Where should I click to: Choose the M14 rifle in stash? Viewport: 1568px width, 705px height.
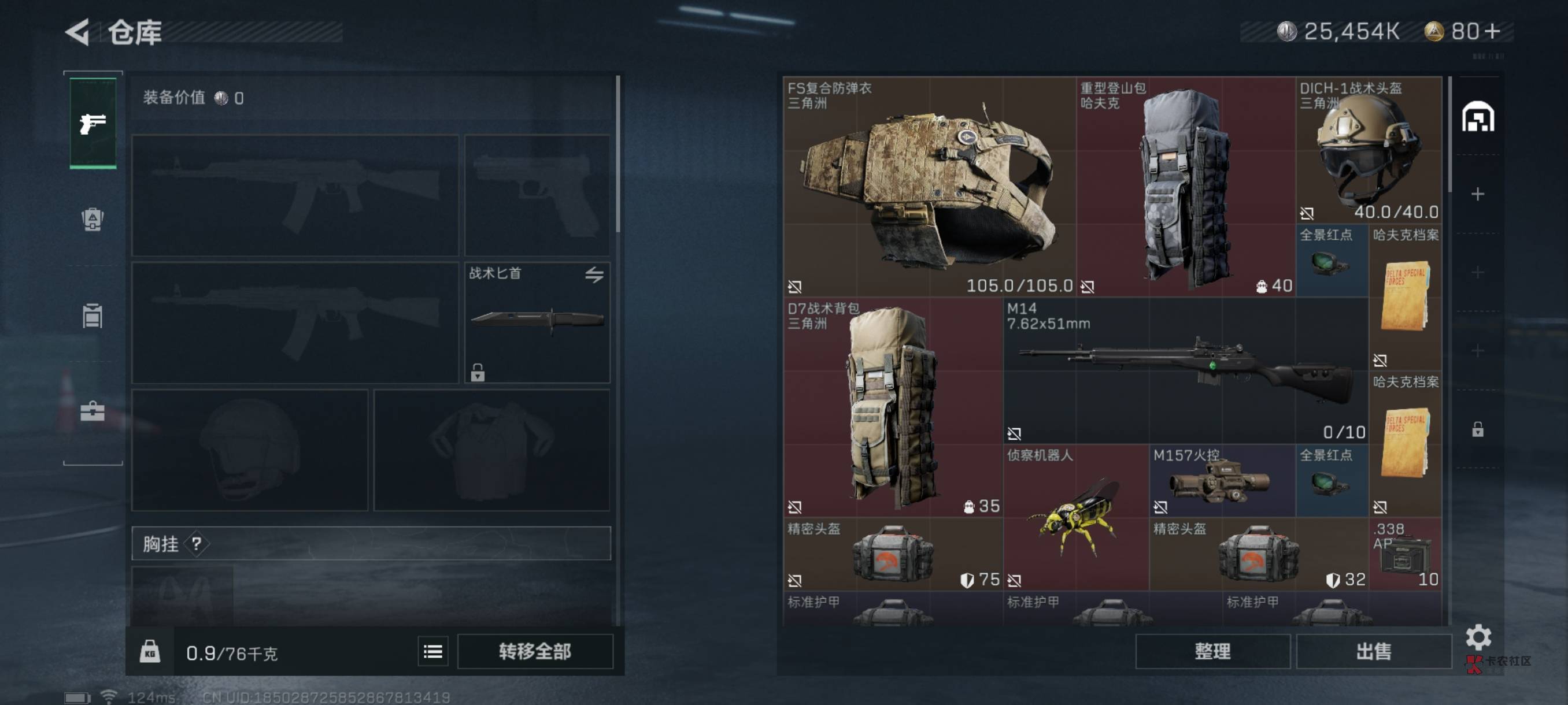[1185, 370]
